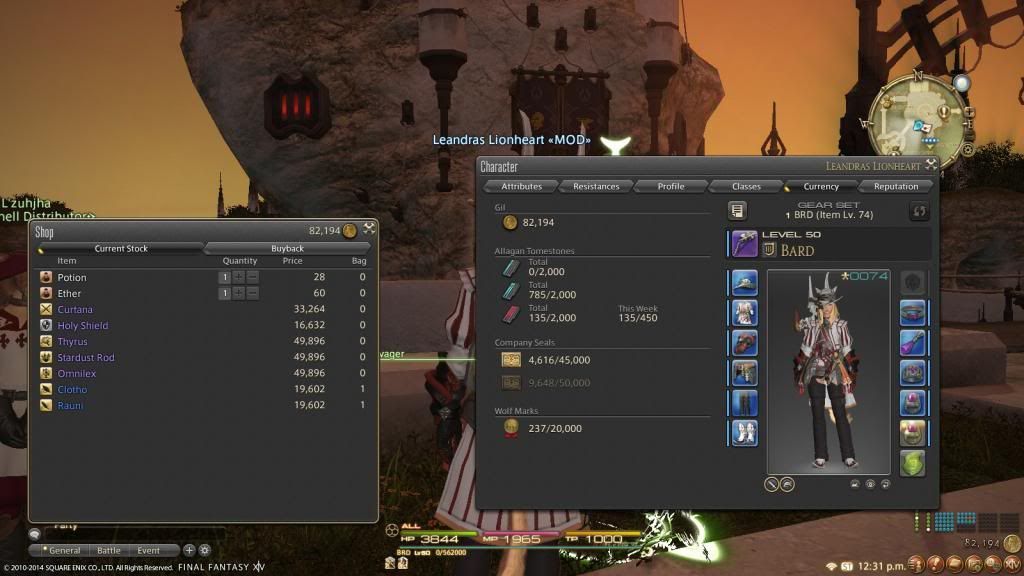Show the Profile tab
The height and width of the screenshot is (576, 1024).
click(671, 186)
